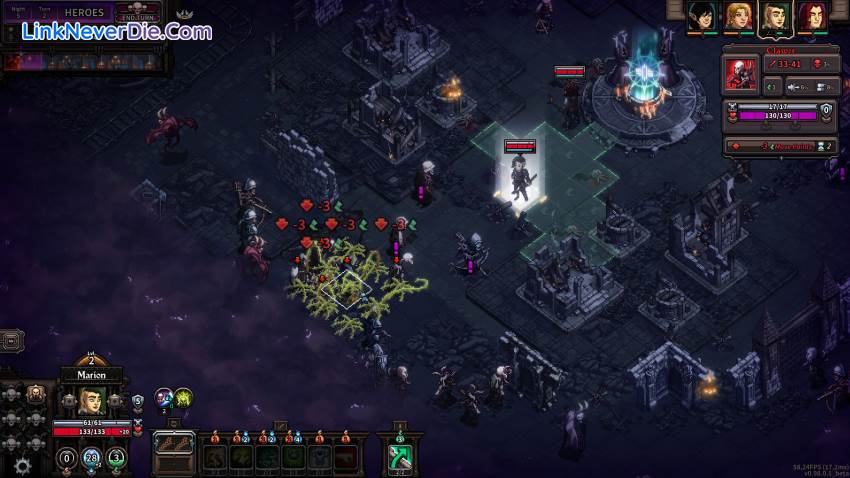Choose the red-haired hero portrait
Image resolution: width=850 pixels, height=478 pixels.
tap(809, 16)
